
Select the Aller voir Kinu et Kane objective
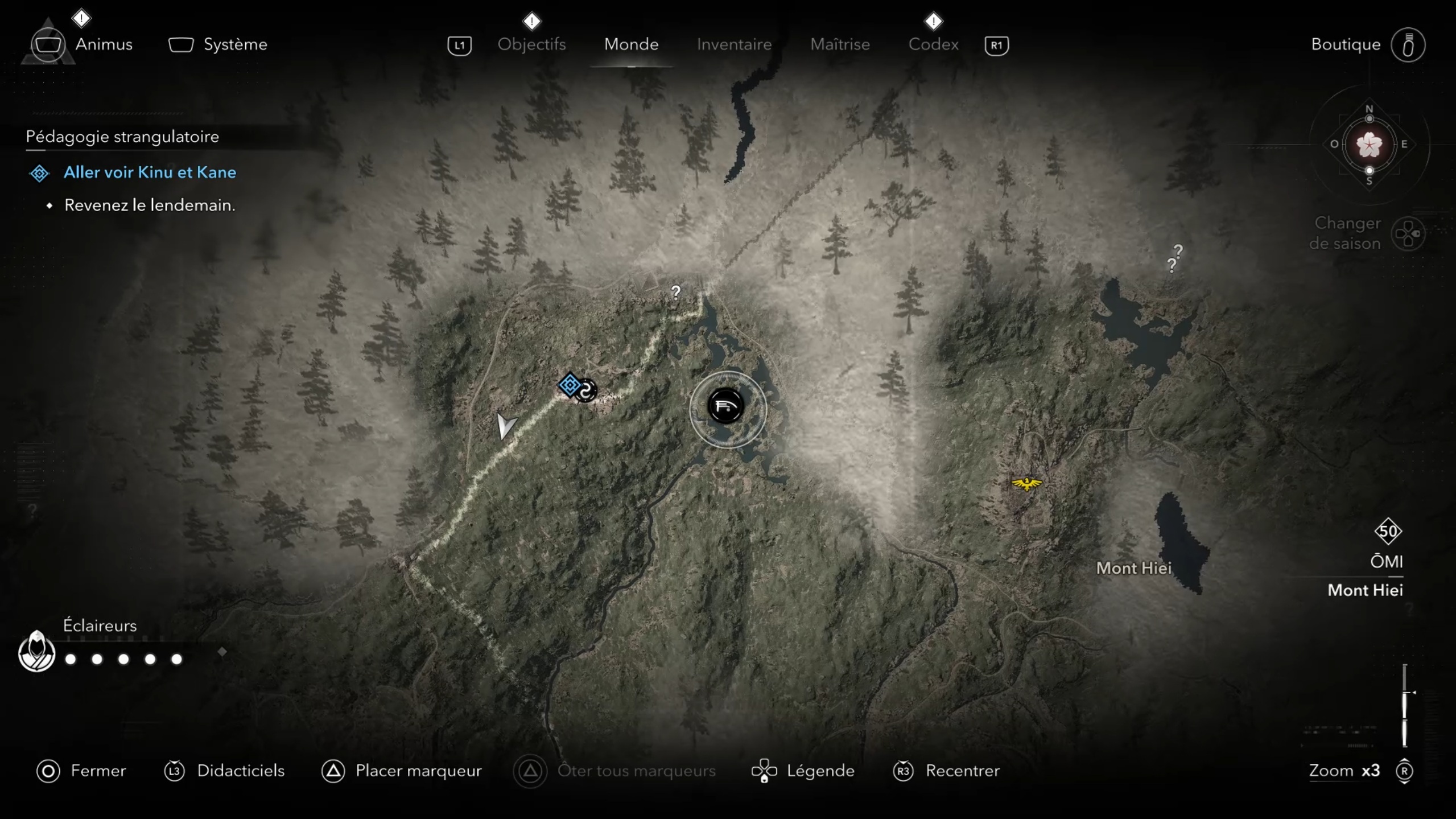(x=149, y=172)
